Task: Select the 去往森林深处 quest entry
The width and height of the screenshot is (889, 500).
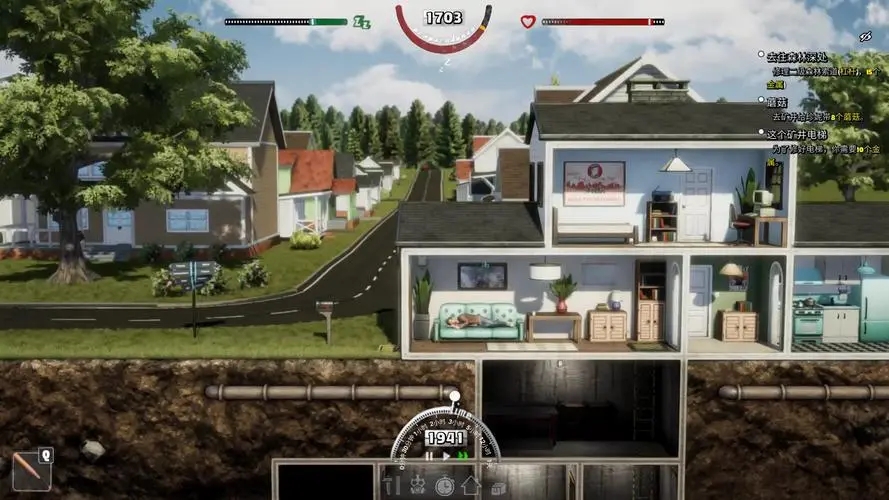Action: (x=797, y=57)
